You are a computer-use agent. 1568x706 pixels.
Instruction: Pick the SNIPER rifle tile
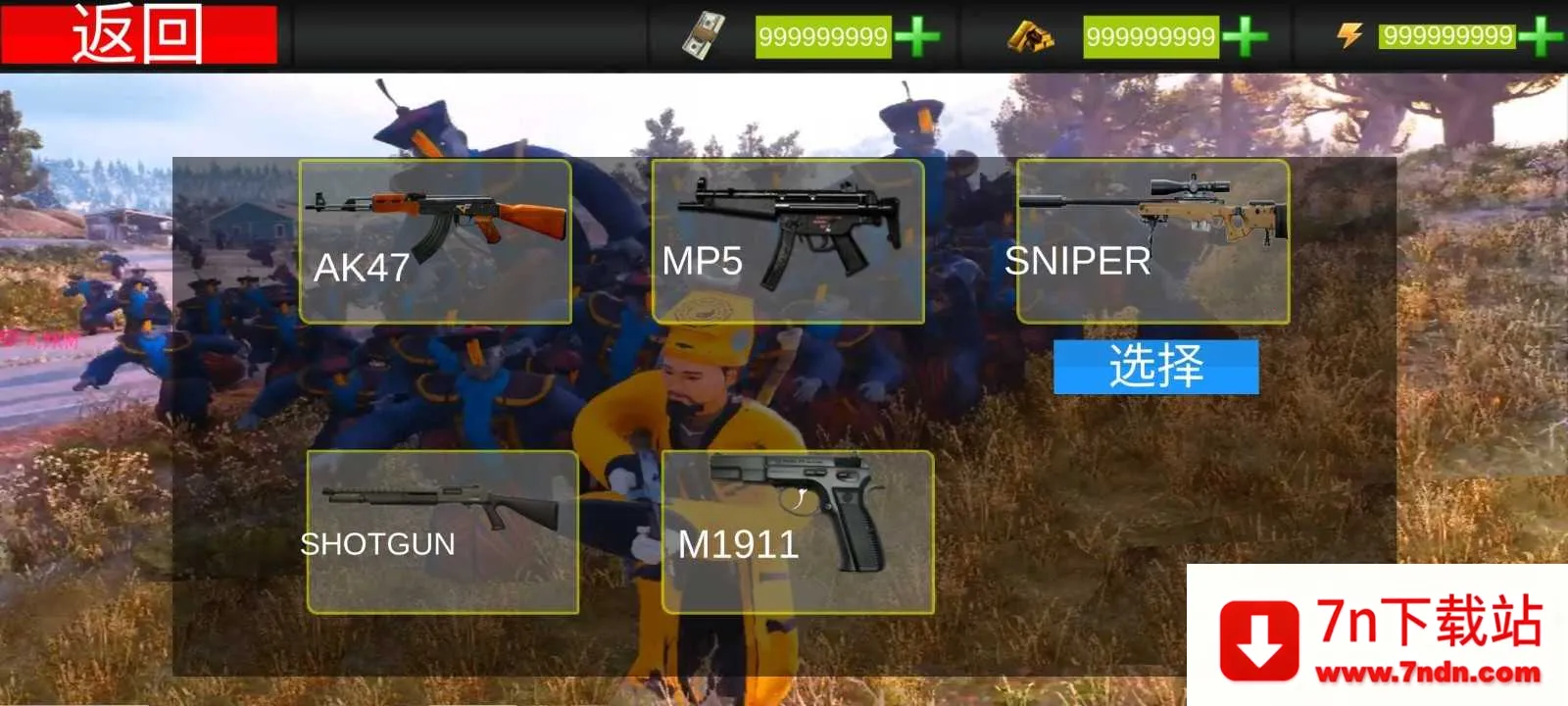[x=1152, y=241]
